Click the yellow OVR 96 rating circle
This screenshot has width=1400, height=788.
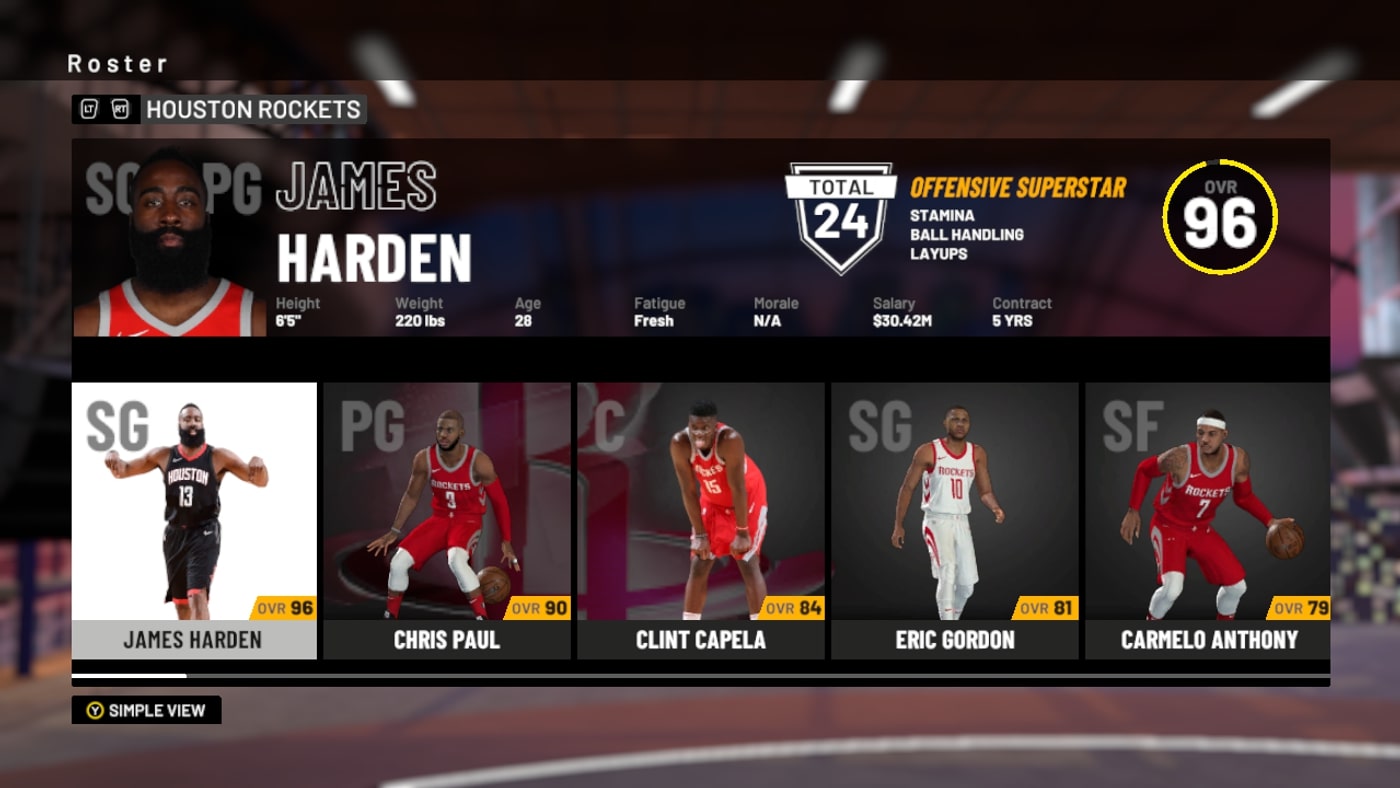[x=1218, y=218]
